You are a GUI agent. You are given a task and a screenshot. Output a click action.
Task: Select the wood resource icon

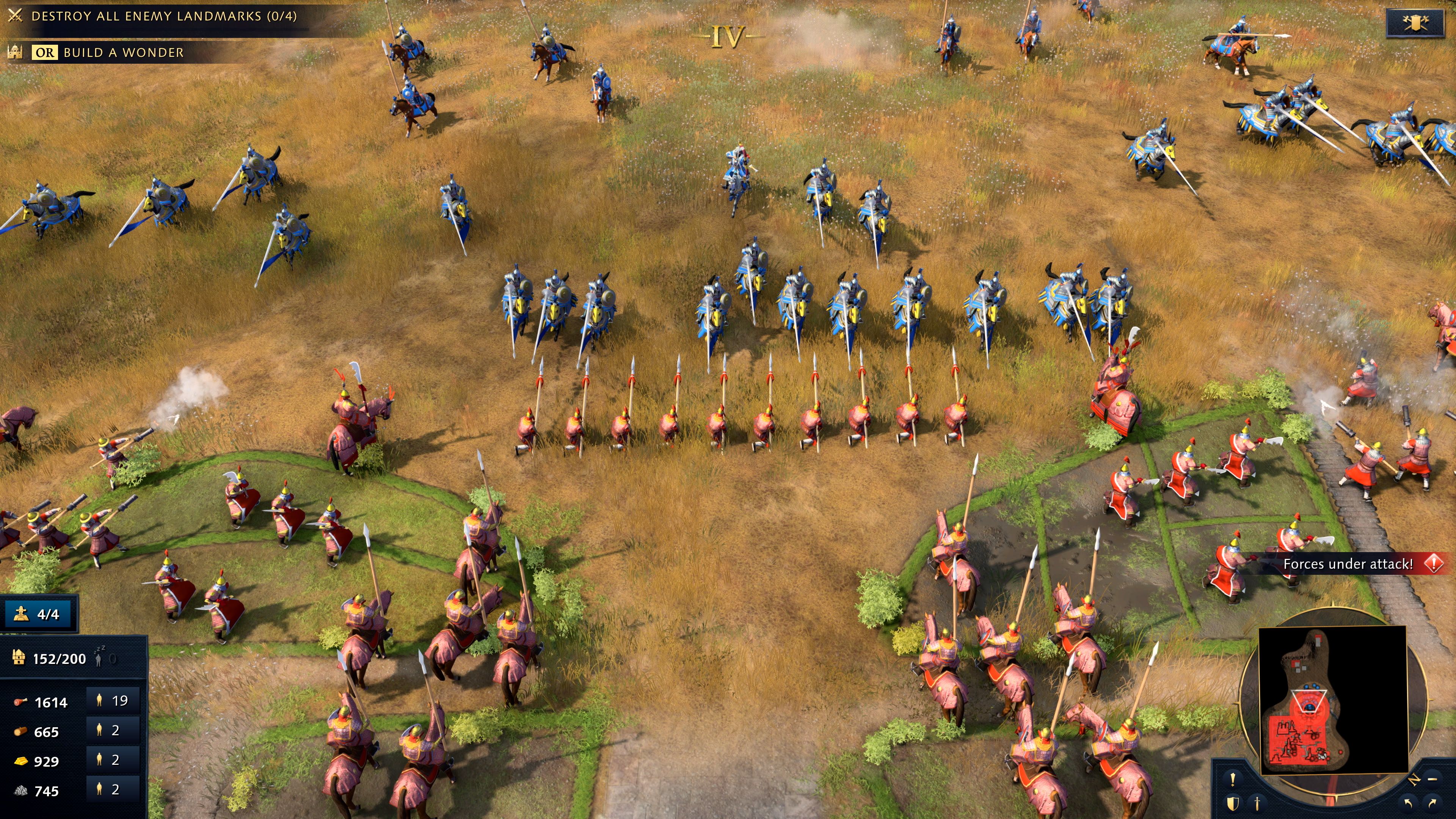tap(20, 732)
